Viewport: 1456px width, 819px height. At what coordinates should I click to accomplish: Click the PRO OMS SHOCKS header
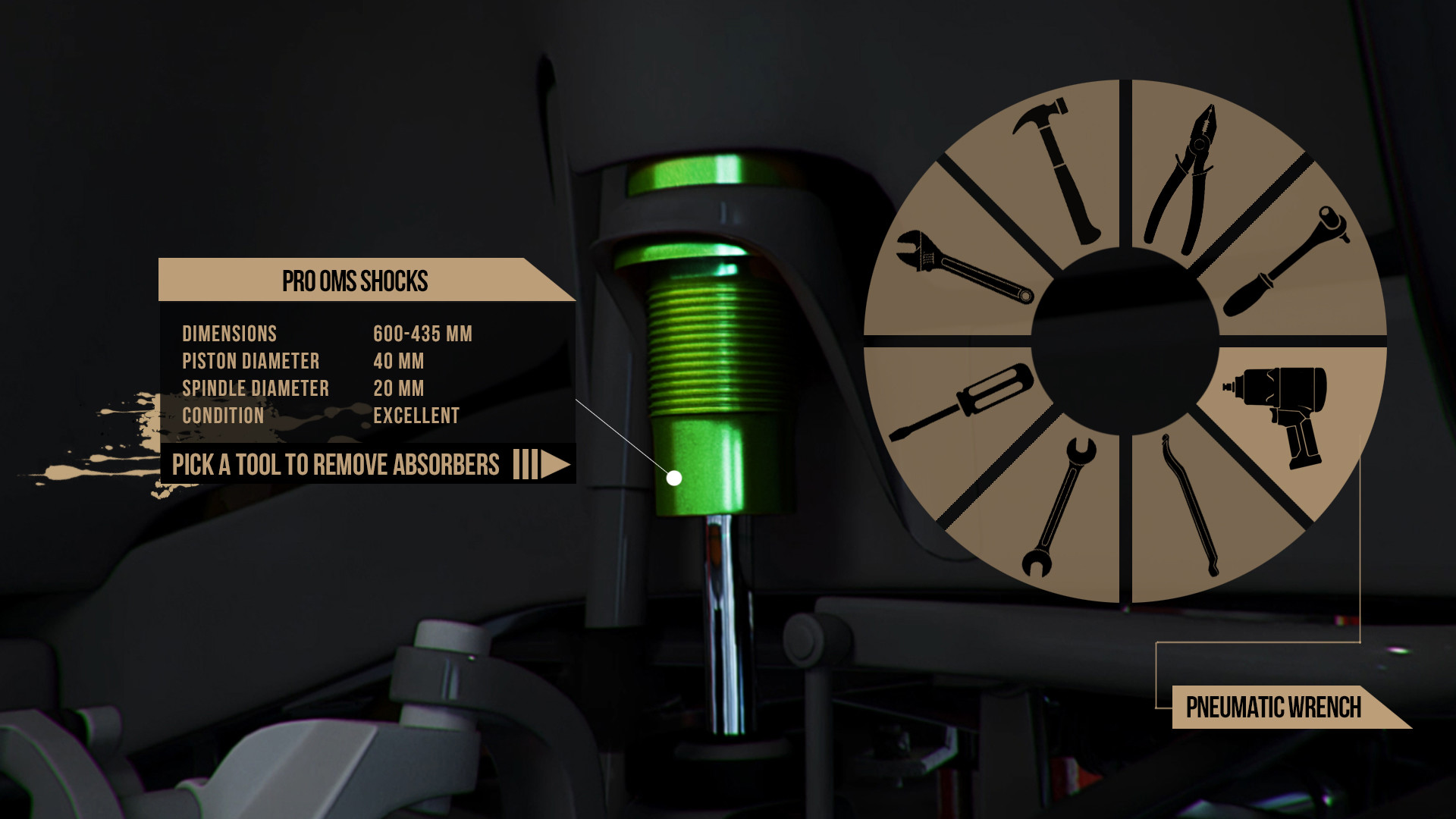(x=355, y=281)
